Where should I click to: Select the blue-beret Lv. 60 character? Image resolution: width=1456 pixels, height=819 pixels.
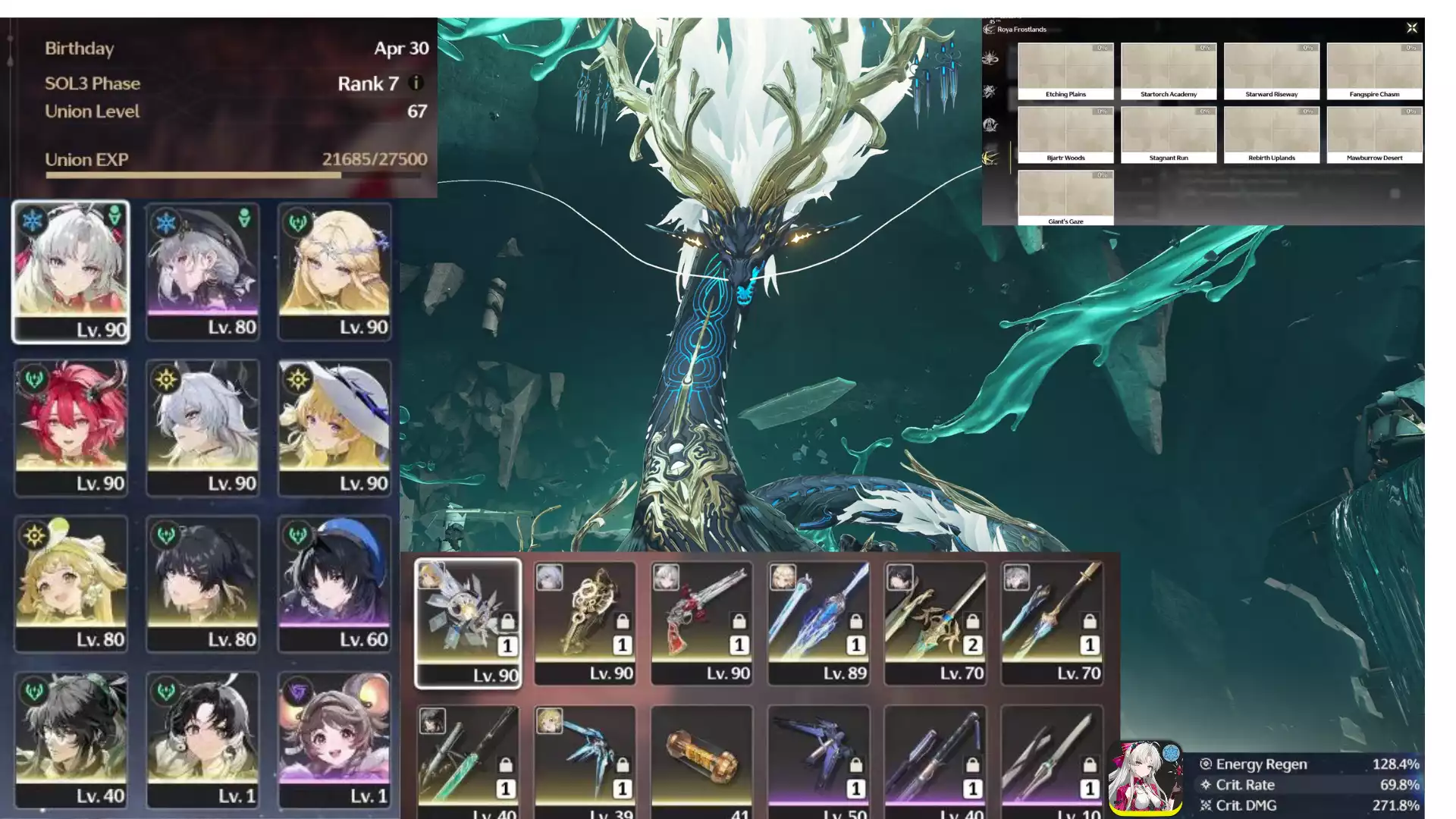point(334,584)
